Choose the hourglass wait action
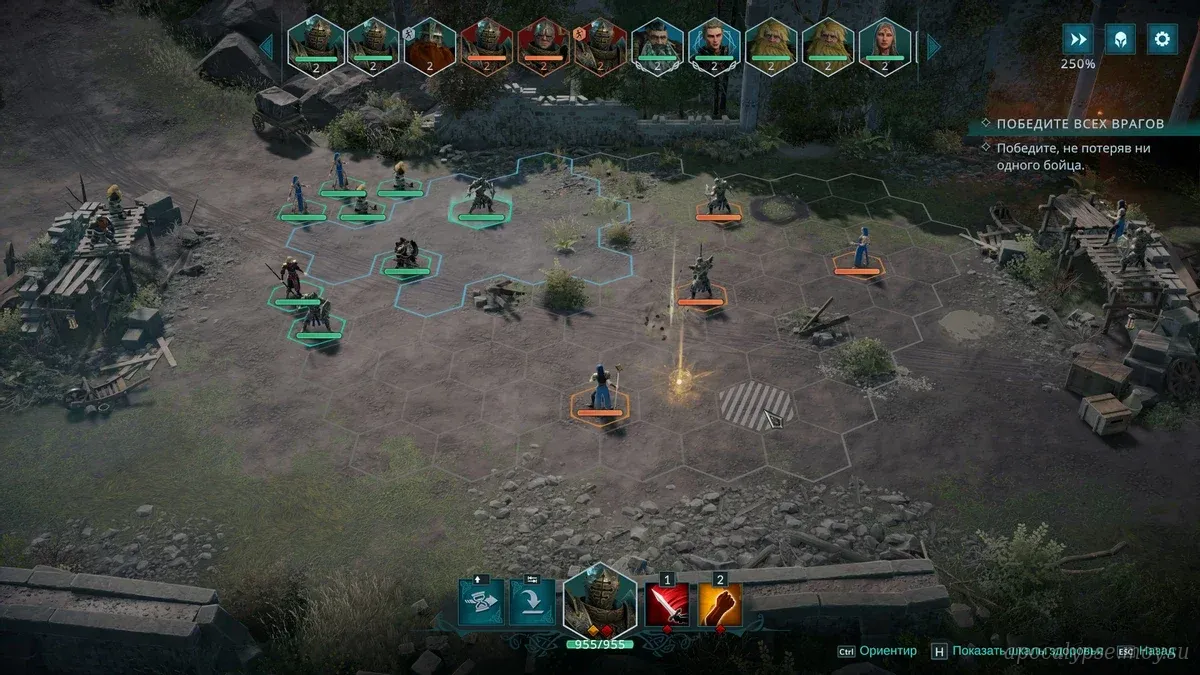1200x675 pixels. [481, 602]
